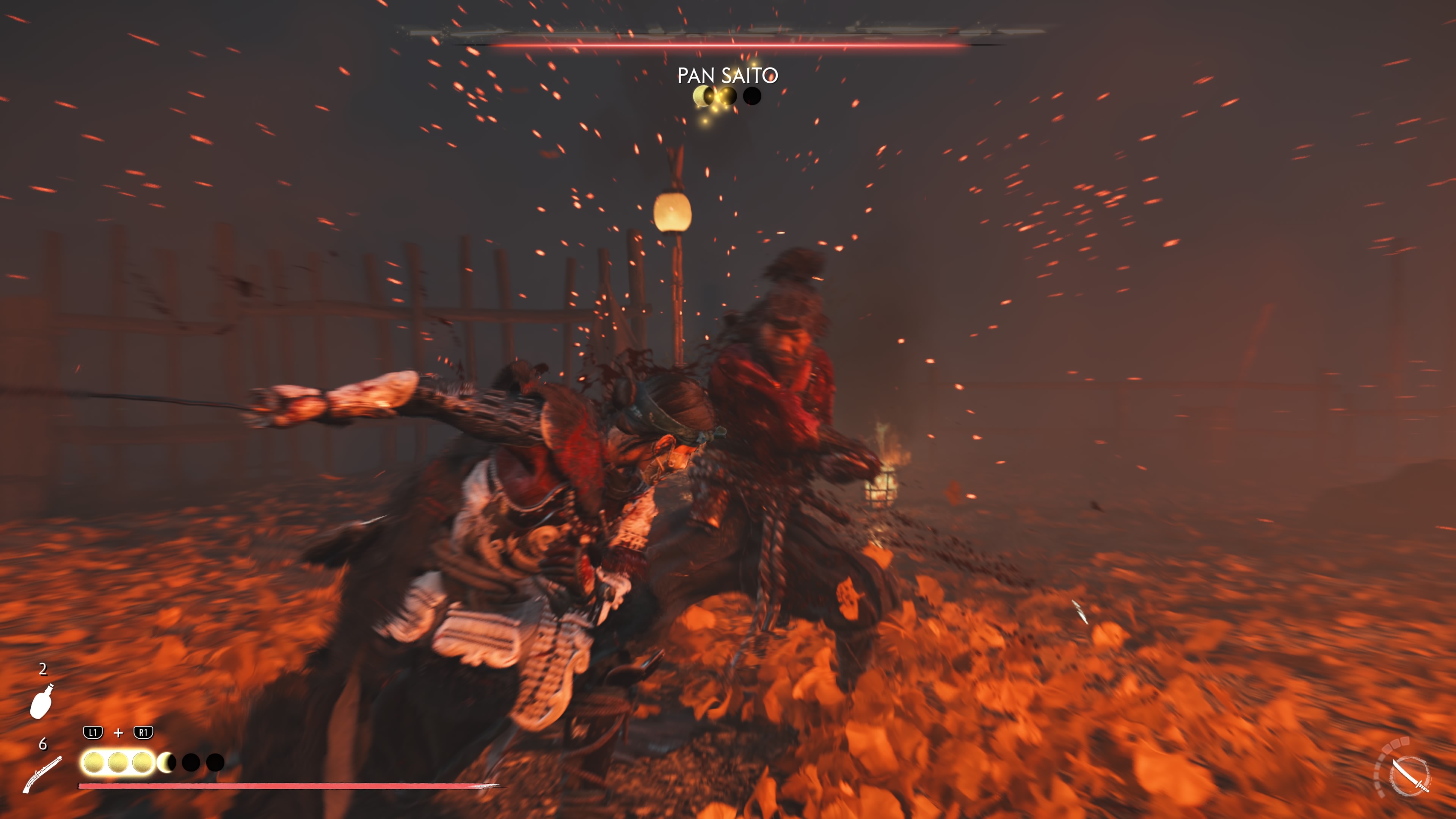Select the matchlock gun weapon icon

[42, 774]
